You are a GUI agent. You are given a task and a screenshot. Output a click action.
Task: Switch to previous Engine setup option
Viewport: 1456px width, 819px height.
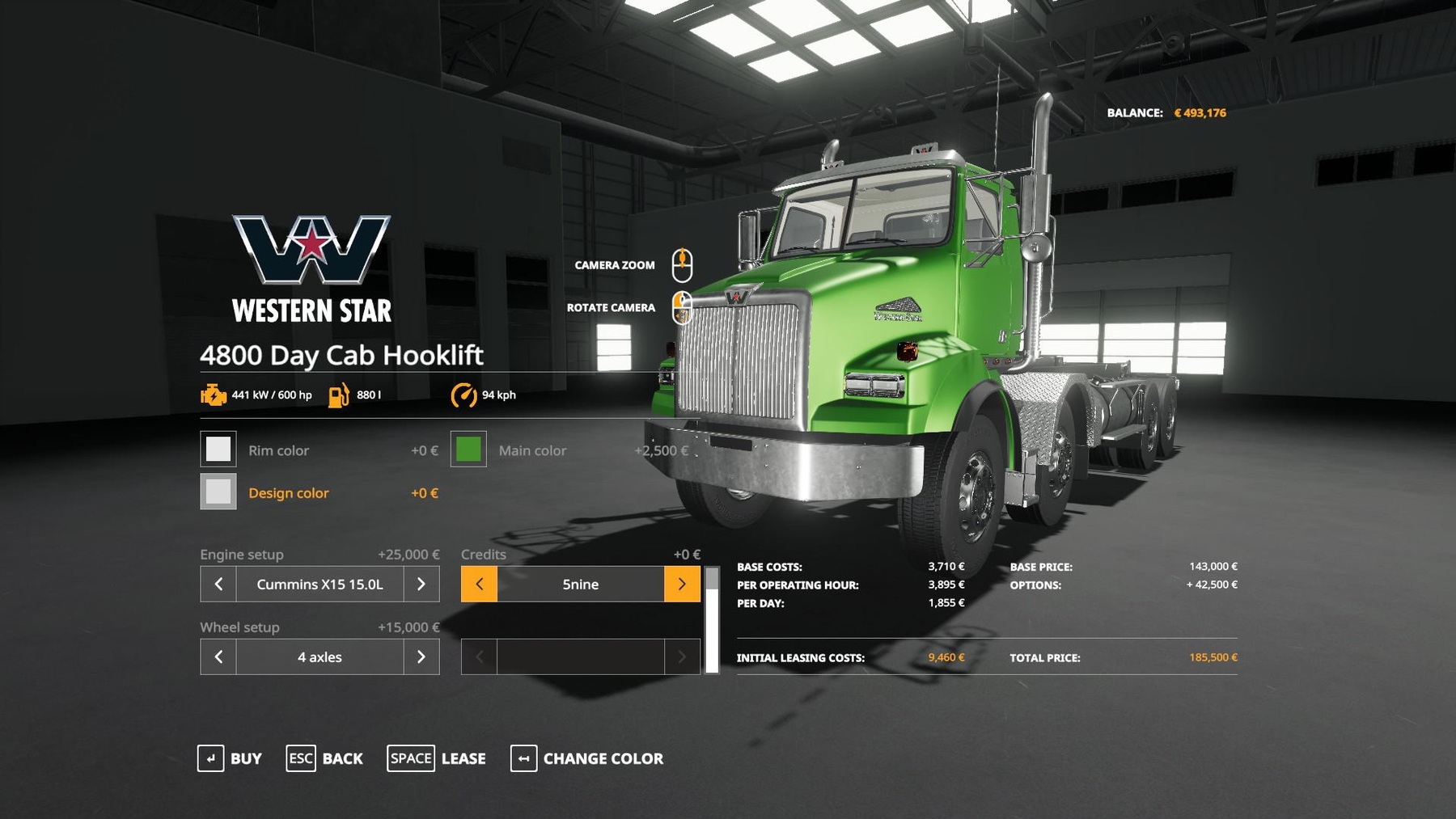coord(218,584)
